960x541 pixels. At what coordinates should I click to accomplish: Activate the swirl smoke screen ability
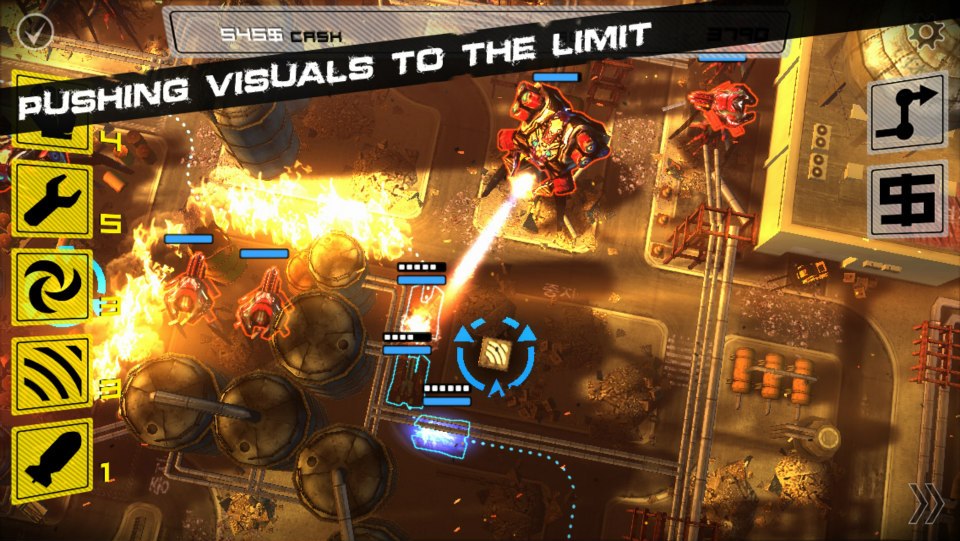coord(53,289)
